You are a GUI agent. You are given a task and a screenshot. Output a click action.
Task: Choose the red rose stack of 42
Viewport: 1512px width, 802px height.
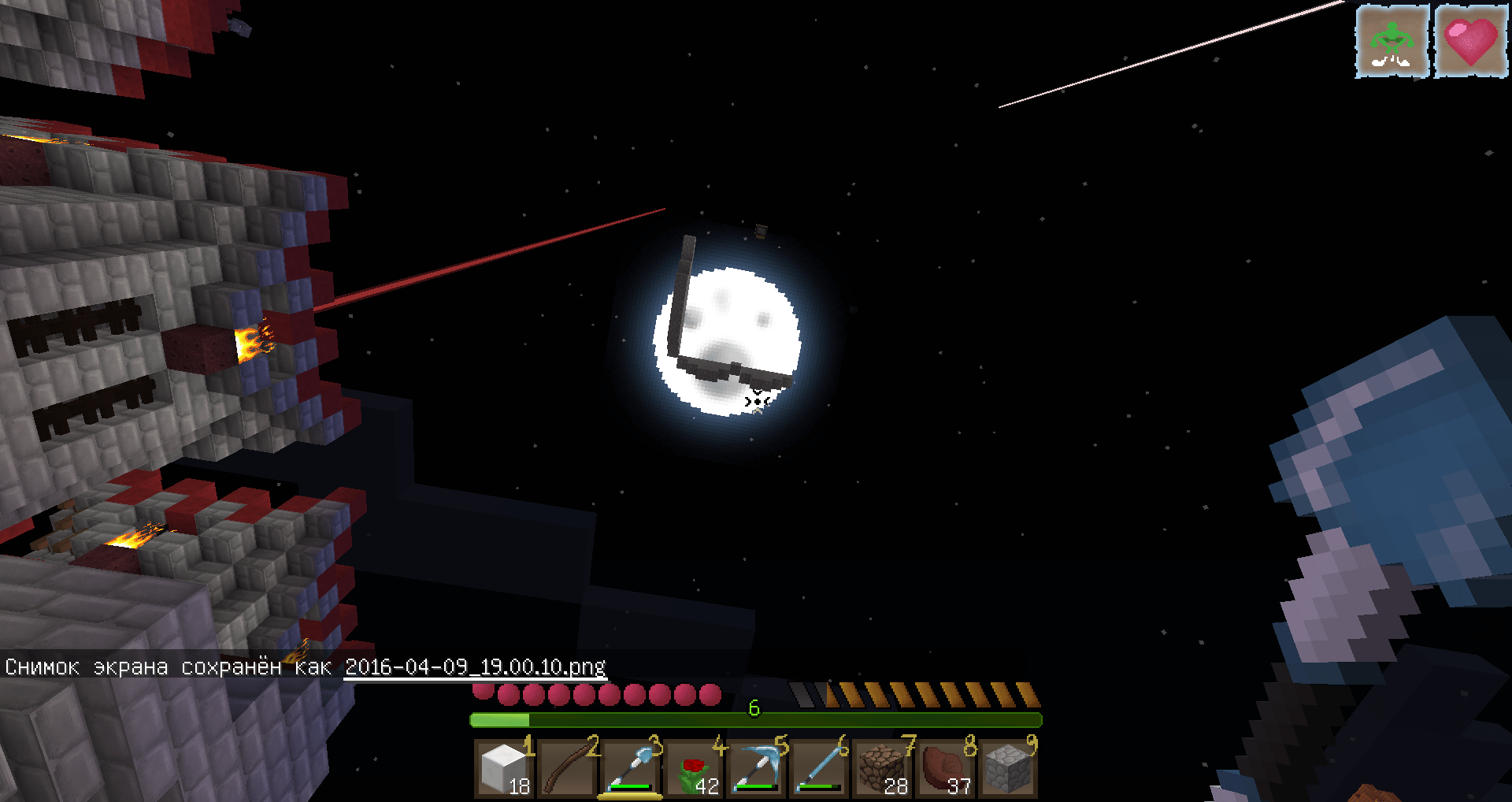[x=693, y=769]
